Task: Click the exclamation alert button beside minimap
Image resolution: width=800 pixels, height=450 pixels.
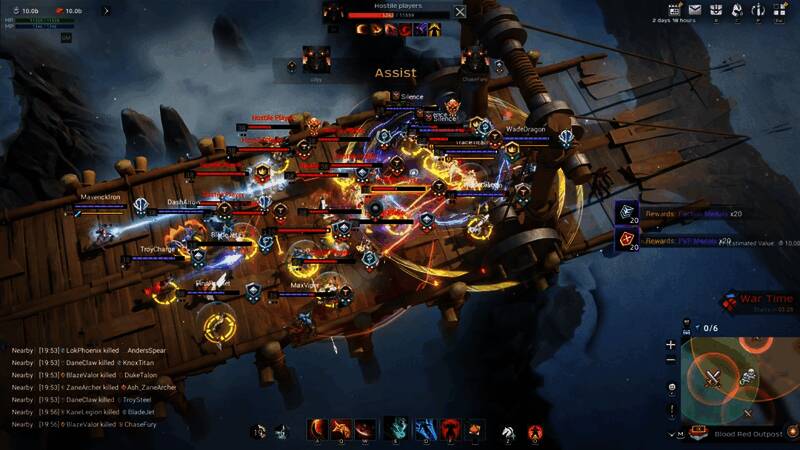Action: coord(670,412)
